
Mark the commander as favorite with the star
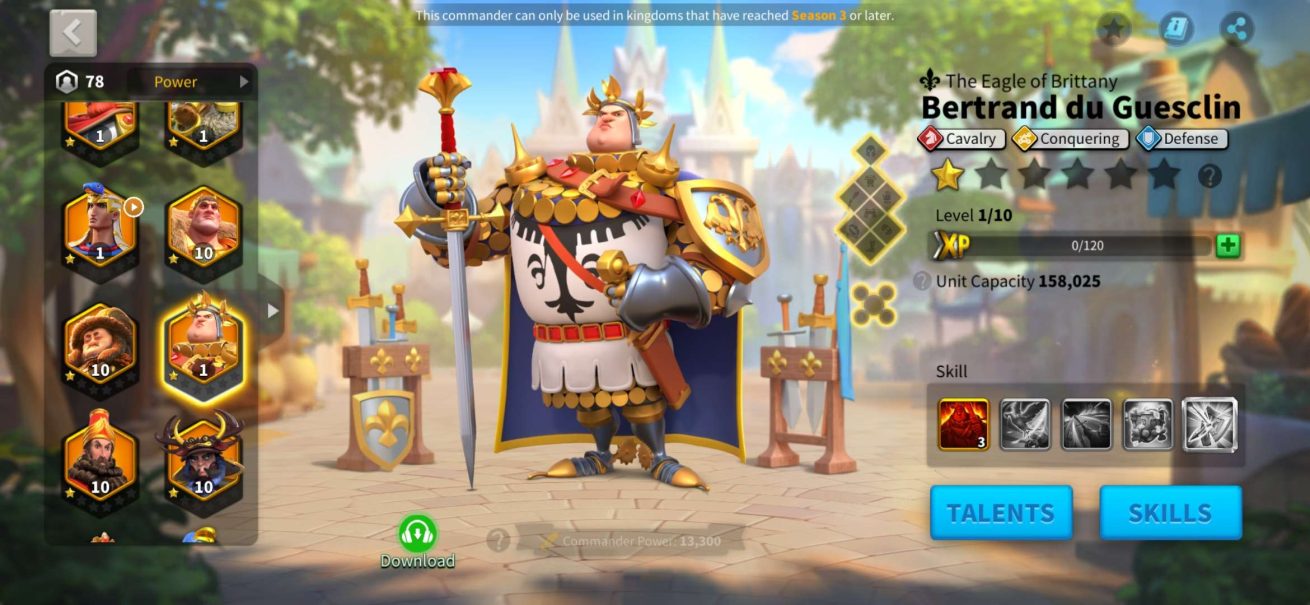pyautogui.click(x=1113, y=29)
